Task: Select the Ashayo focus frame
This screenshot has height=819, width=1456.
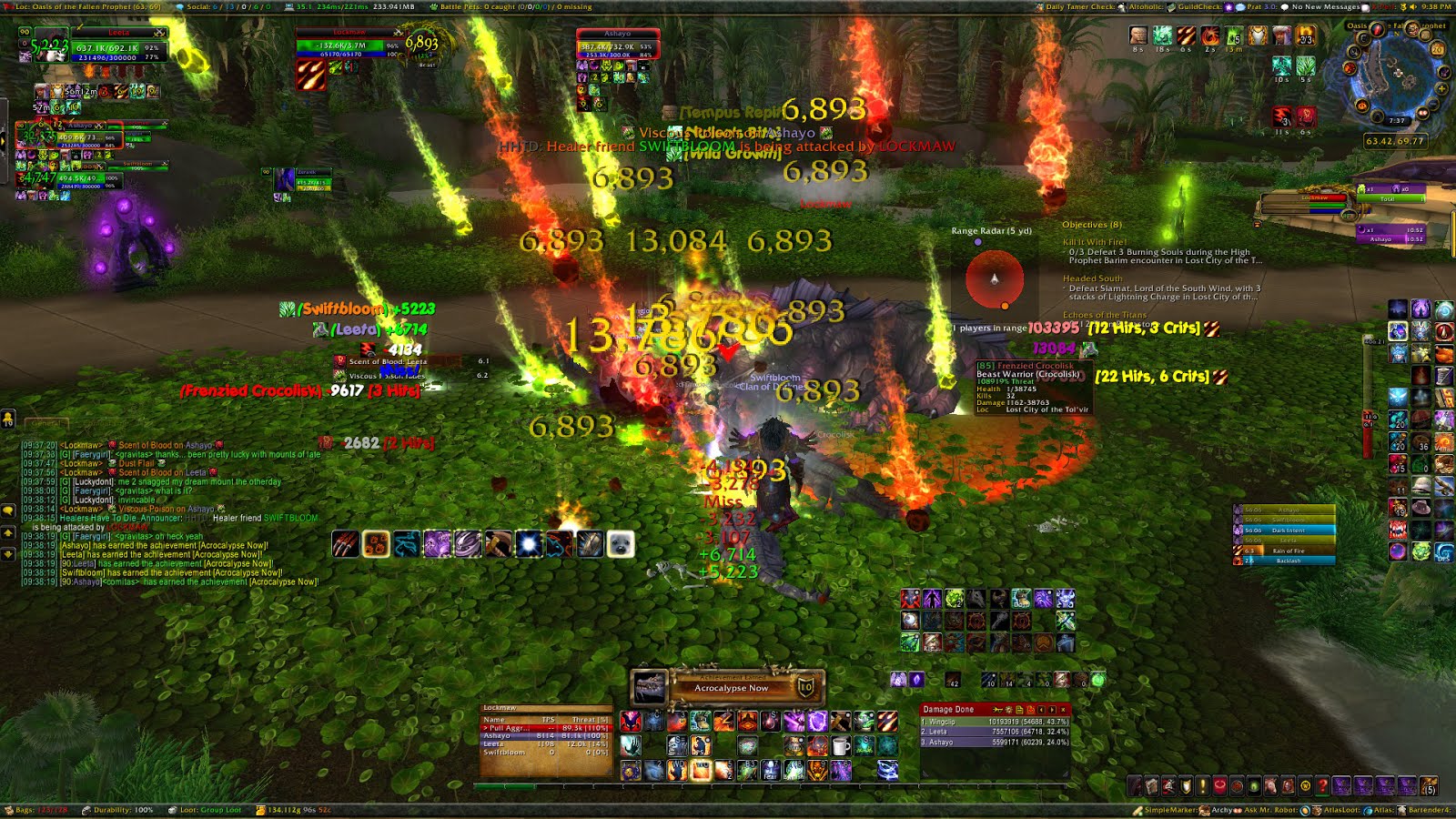Action: [617, 45]
